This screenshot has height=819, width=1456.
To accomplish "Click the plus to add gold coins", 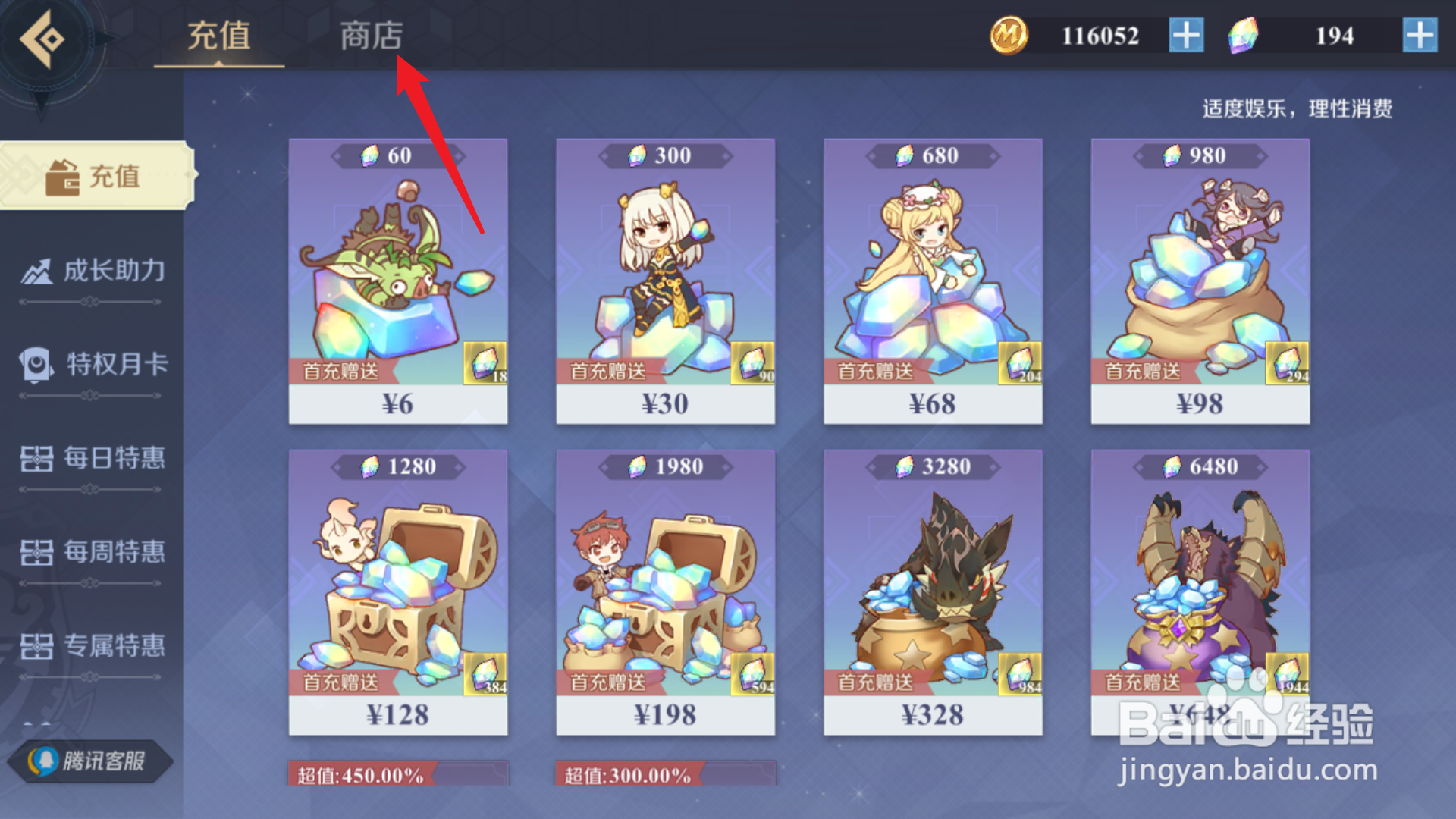I will [x=1185, y=36].
